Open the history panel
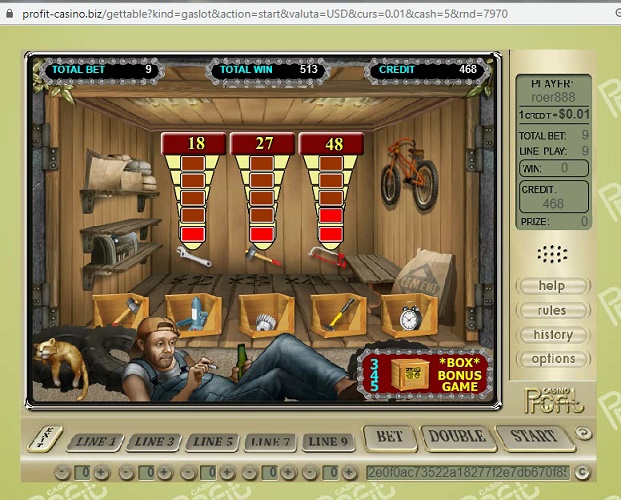Viewport: 621px width, 500px height. coord(552,334)
